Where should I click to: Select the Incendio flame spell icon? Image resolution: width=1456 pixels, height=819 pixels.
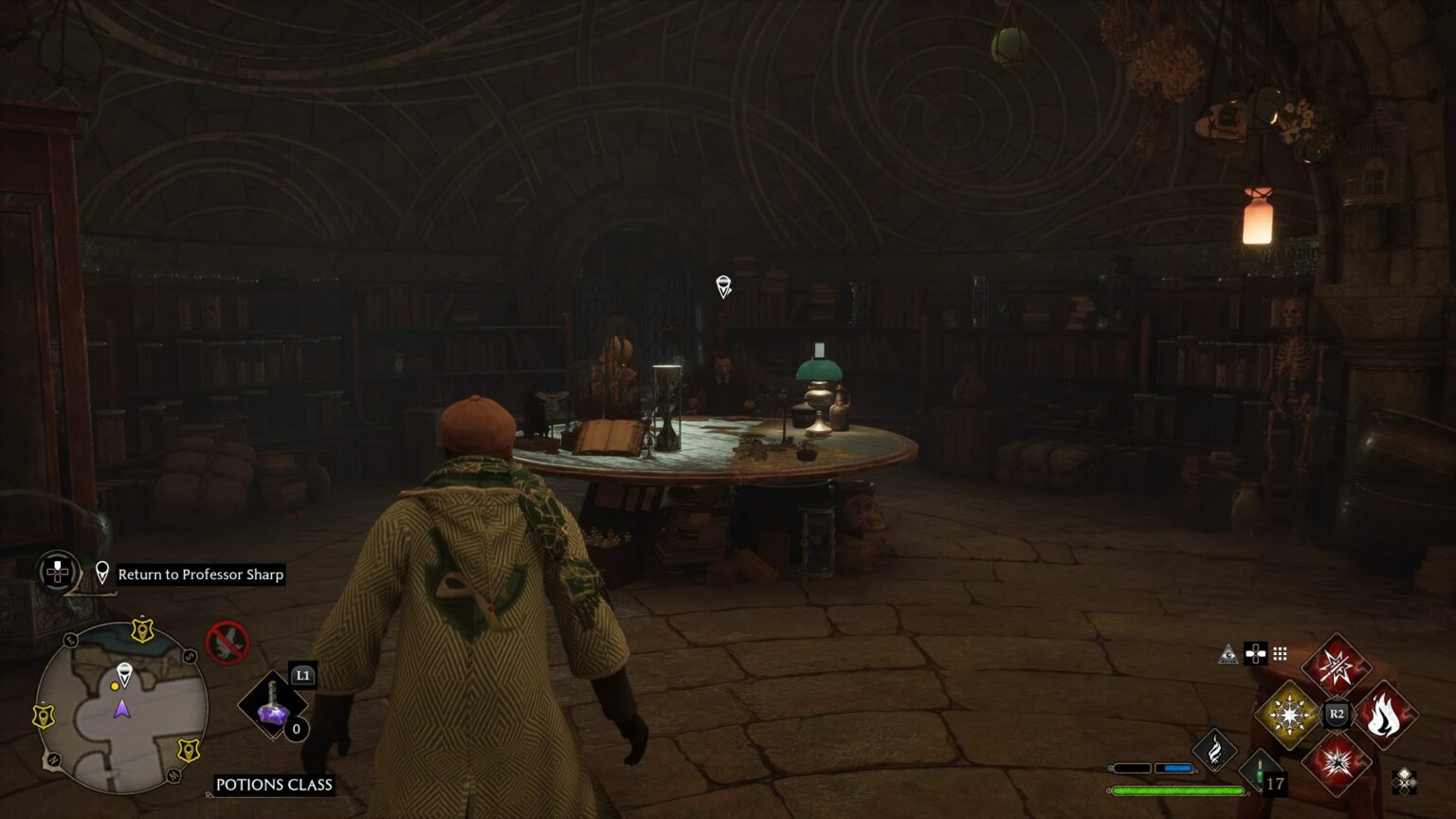point(1385,716)
